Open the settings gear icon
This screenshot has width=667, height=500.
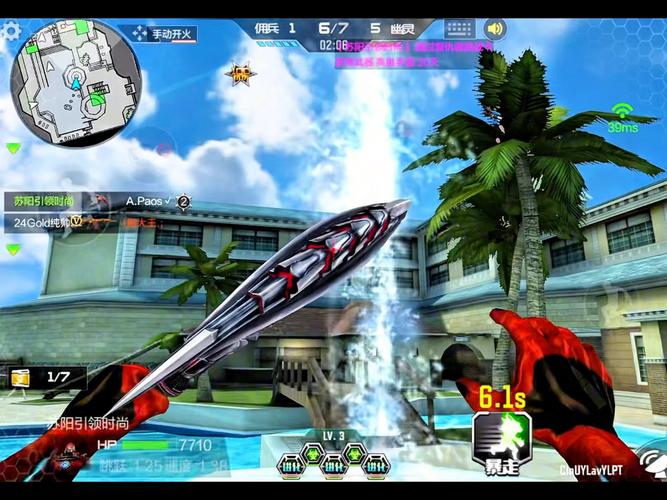(x=10, y=31)
